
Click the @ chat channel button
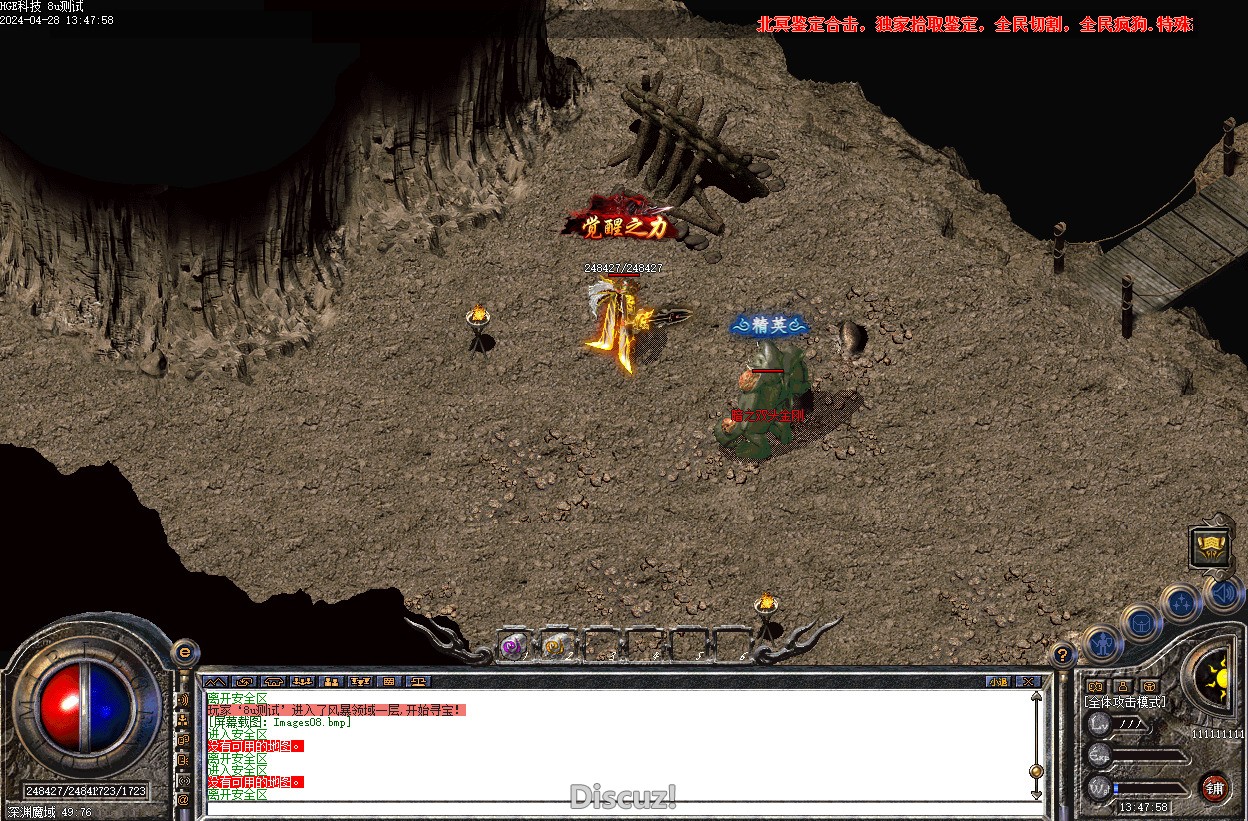183,800
